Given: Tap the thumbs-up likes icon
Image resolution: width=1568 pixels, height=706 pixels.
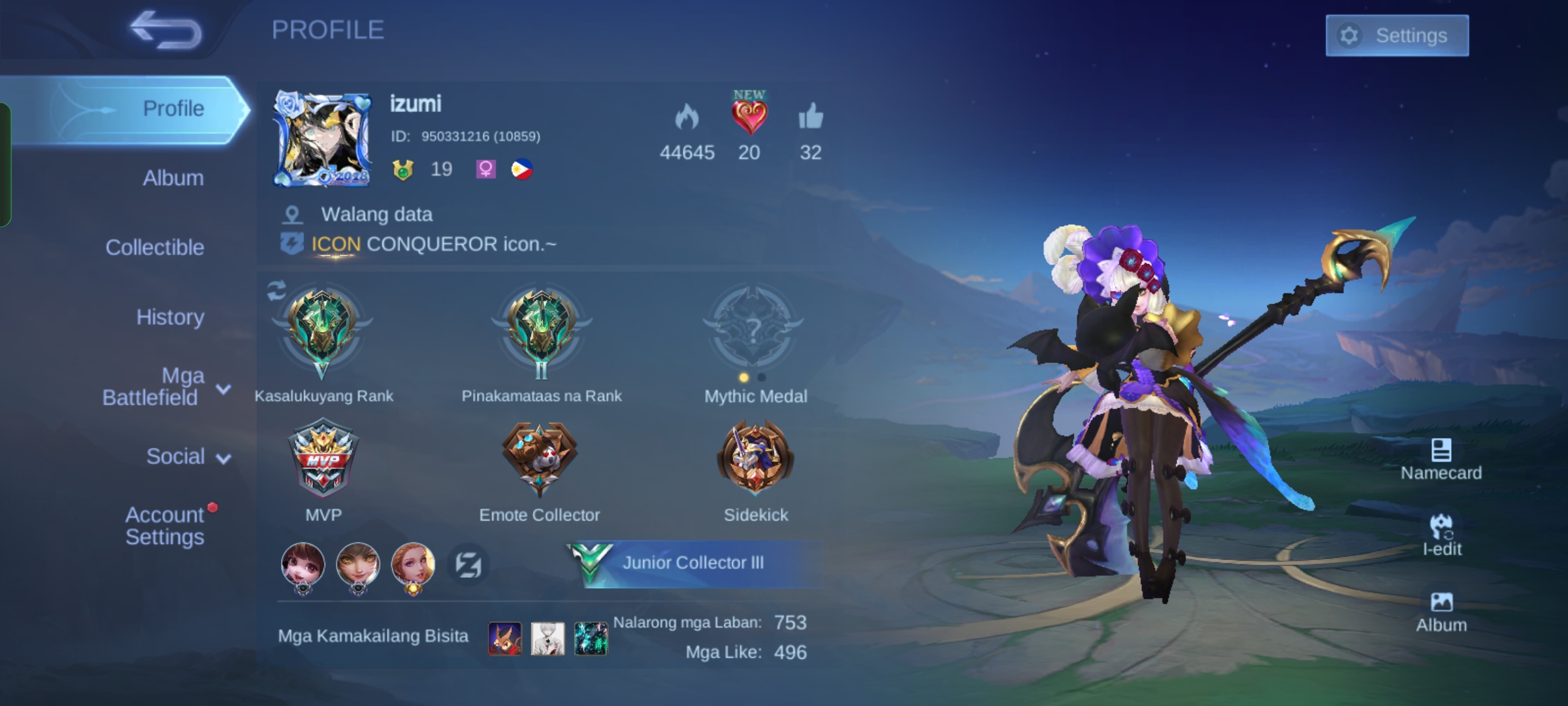Looking at the screenshot, I should [810, 118].
